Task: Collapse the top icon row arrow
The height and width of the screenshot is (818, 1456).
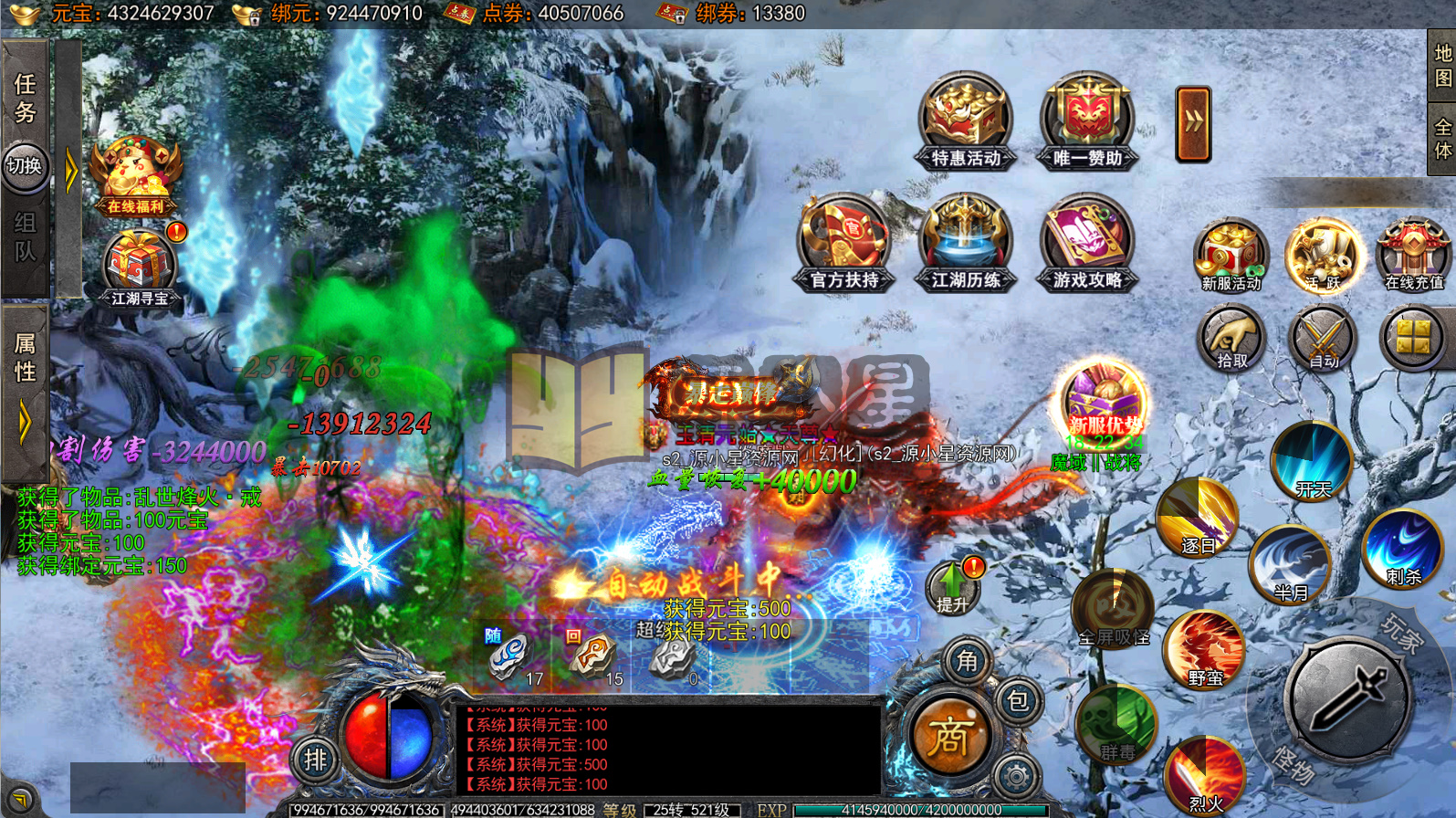Action: point(1193,124)
